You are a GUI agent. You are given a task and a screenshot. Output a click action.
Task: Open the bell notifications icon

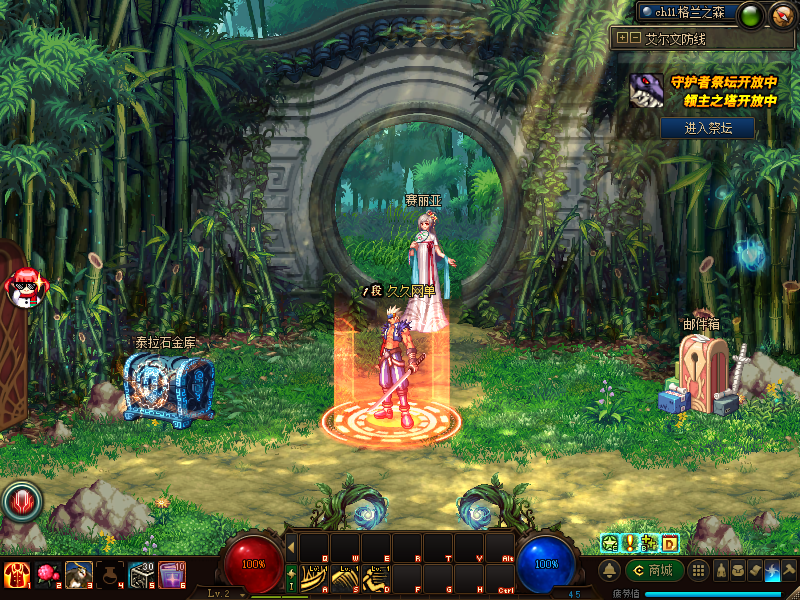point(609,571)
